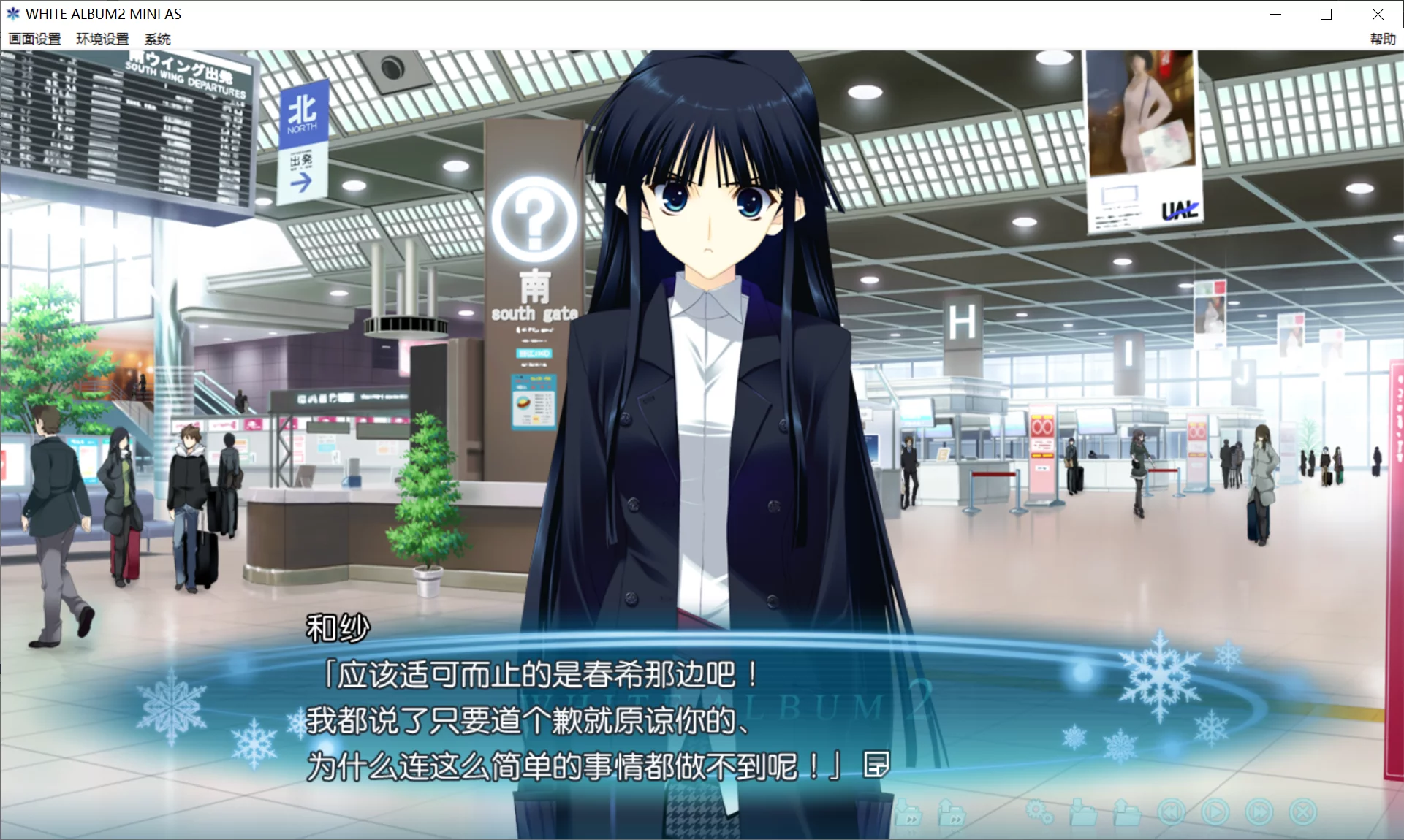Close the game window
This screenshot has width=1404, height=840.
pyautogui.click(x=1378, y=14)
